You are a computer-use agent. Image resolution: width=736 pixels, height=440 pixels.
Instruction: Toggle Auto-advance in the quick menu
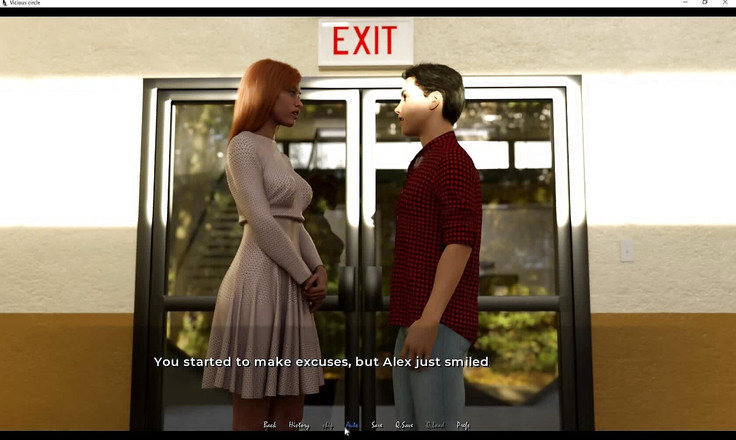[x=352, y=425]
